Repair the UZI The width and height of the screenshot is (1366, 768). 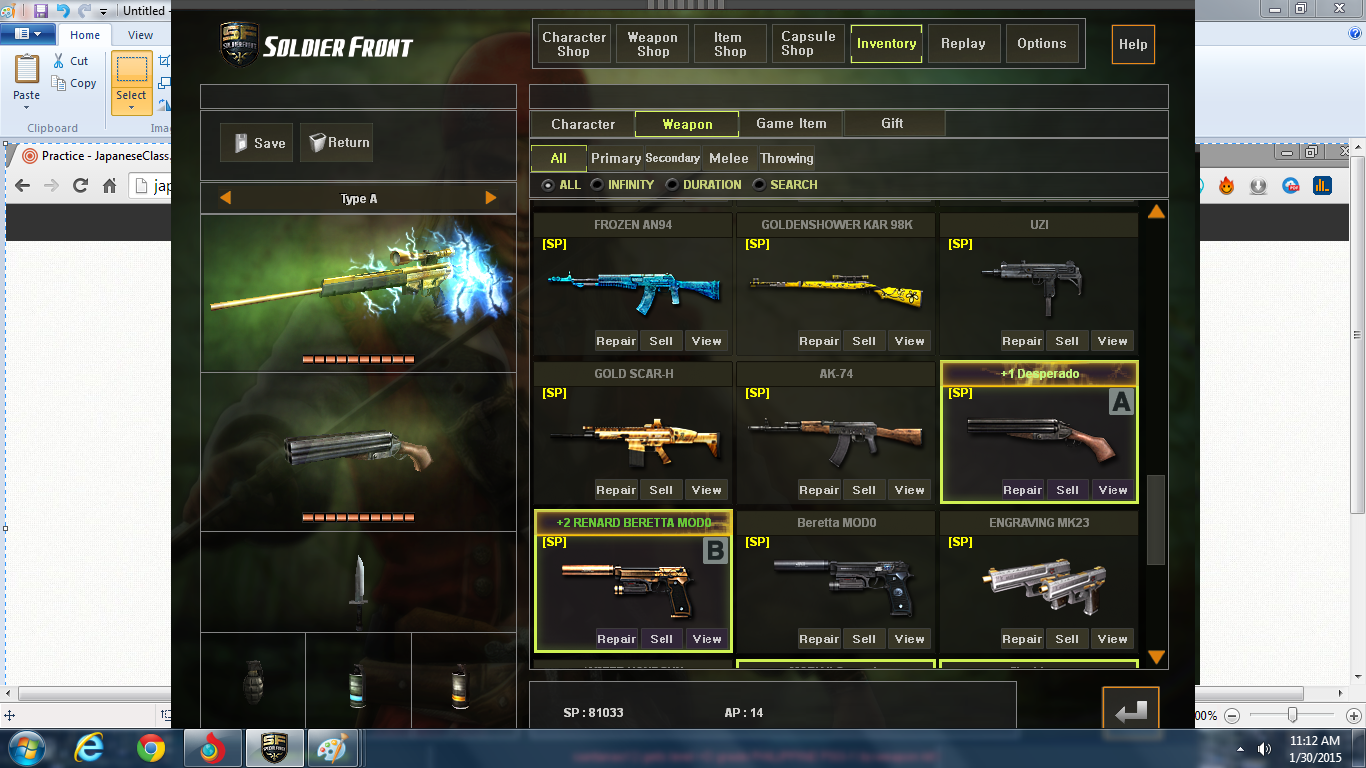[1022, 341]
